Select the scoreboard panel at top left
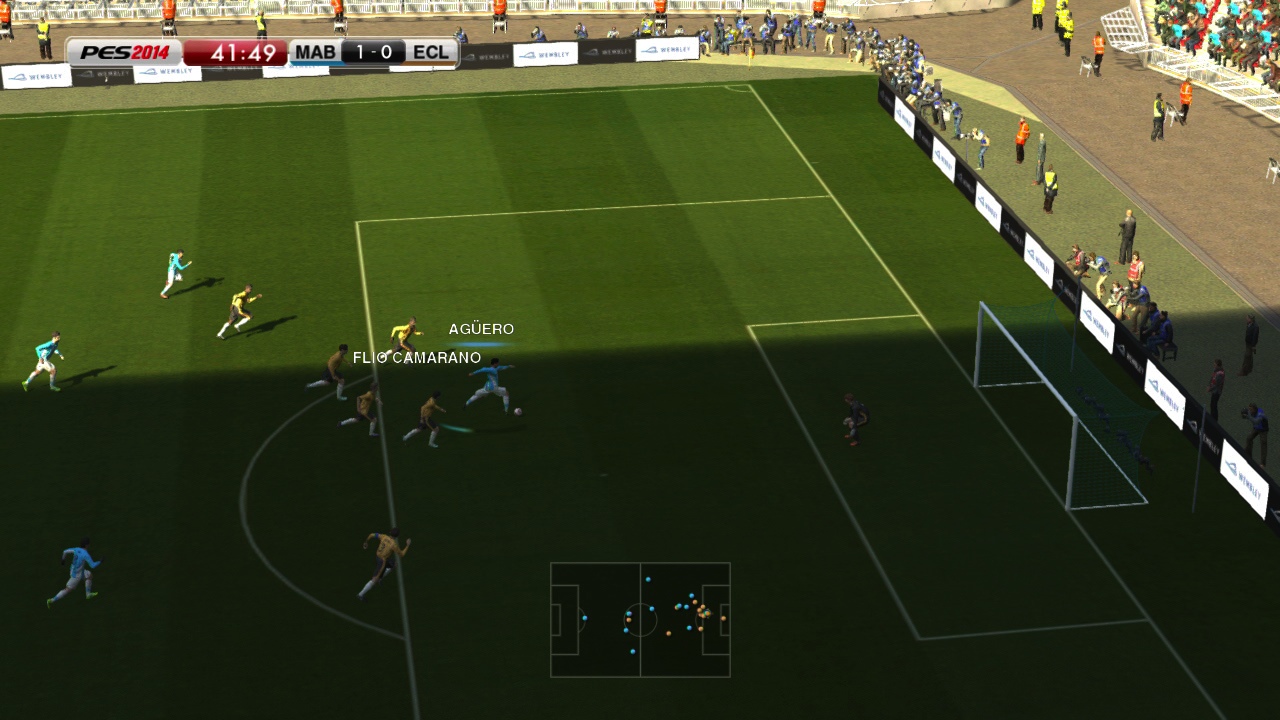Image resolution: width=1280 pixels, height=720 pixels. point(260,51)
